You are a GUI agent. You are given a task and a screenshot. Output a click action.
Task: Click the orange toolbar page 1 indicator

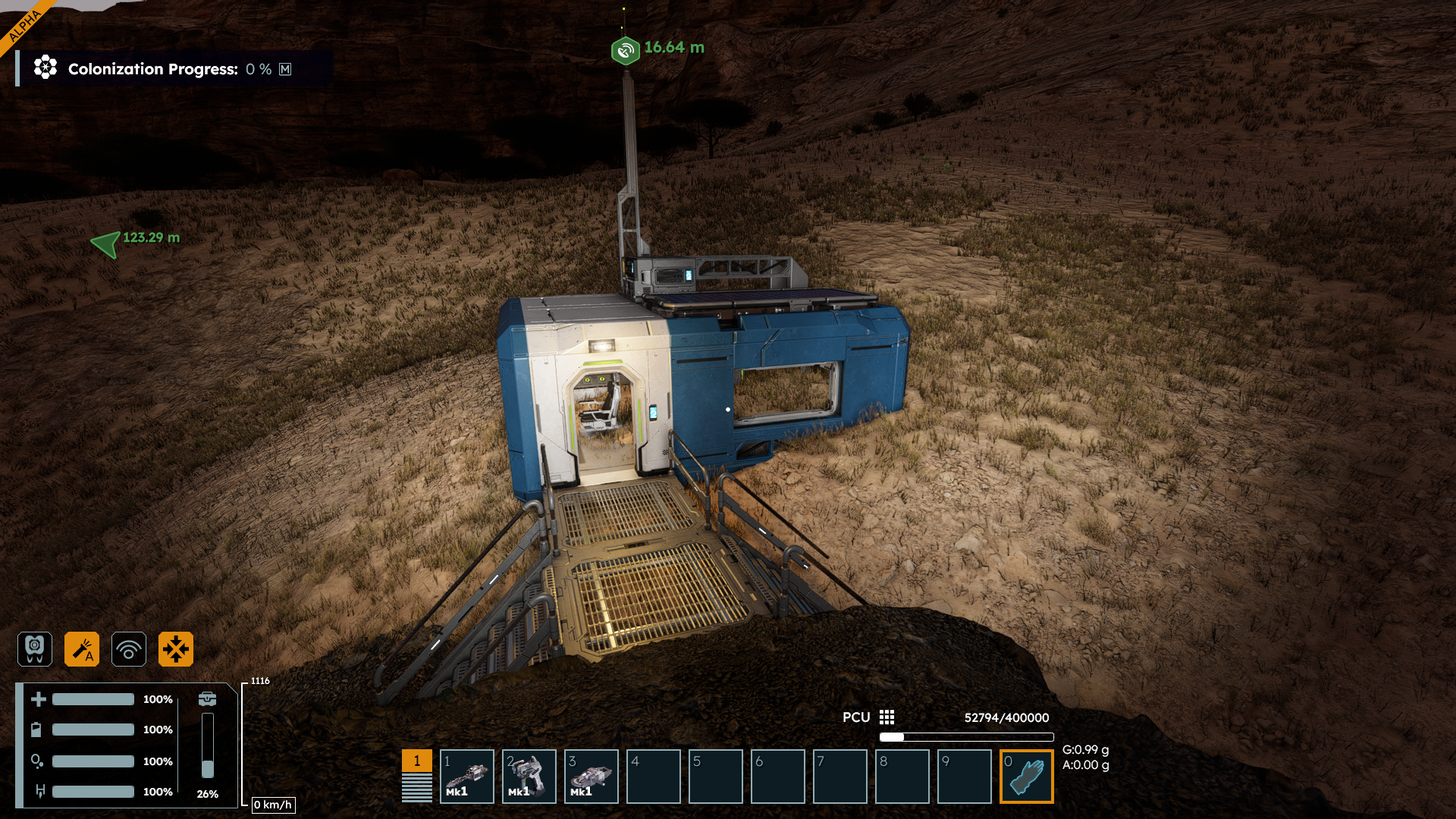pyautogui.click(x=416, y=761)
